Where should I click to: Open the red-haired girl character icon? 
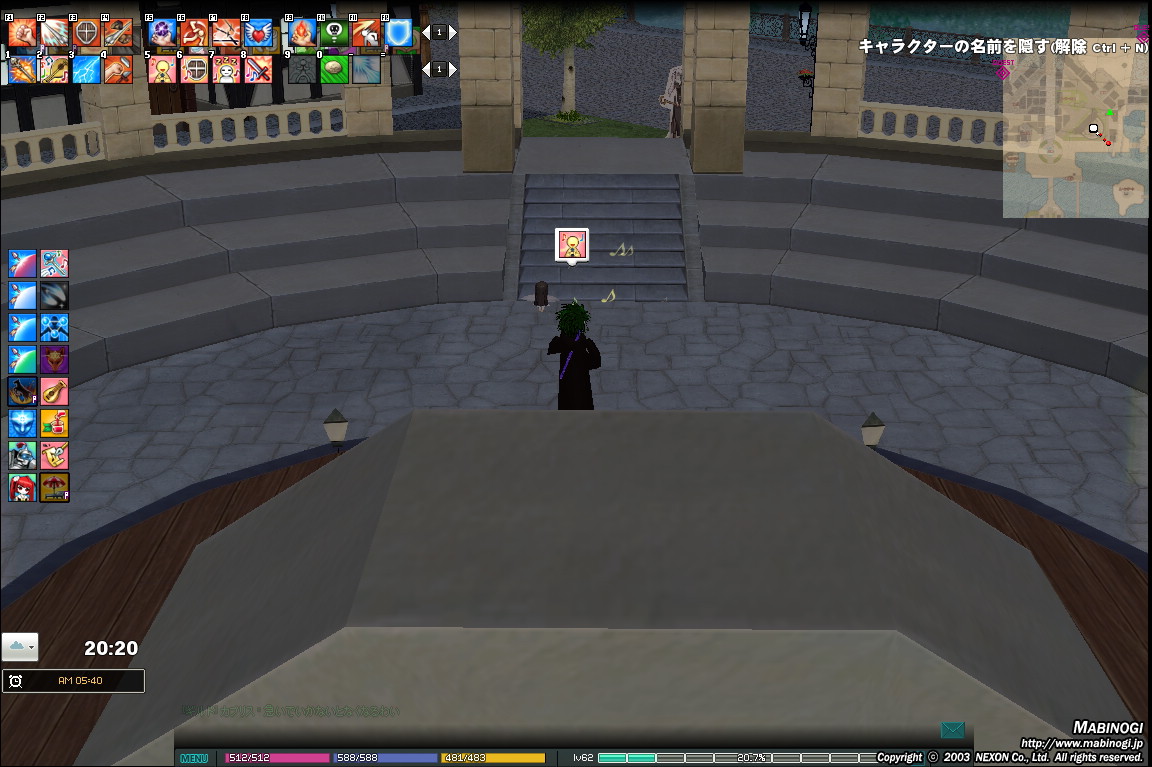tap(22, 487)
